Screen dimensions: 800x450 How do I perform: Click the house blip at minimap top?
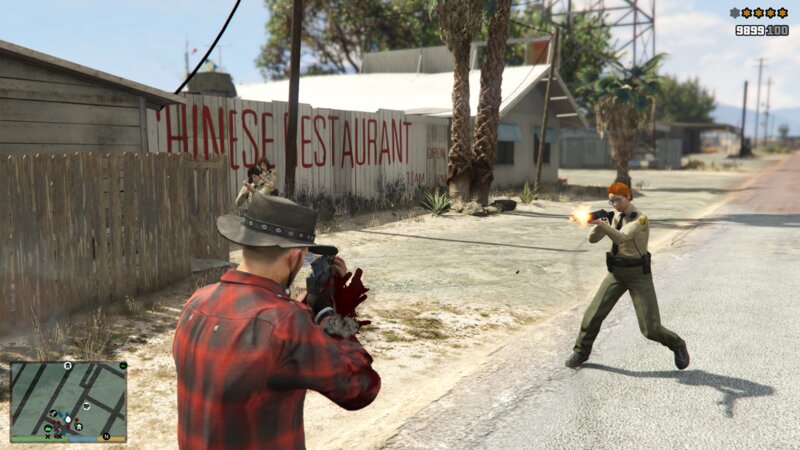point(67,366)
